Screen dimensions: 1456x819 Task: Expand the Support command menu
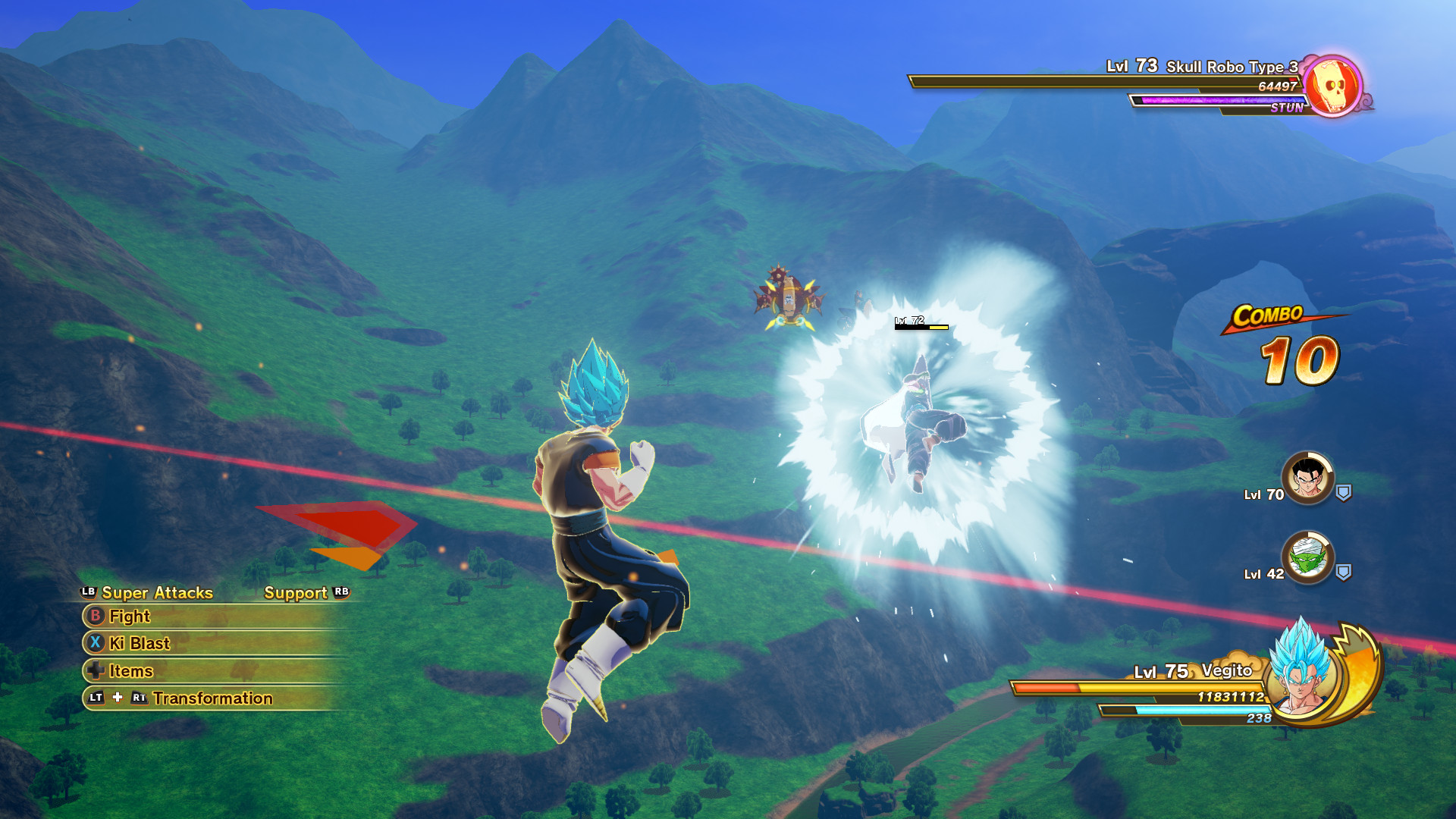pyautogui.click(x=297, y=594)
